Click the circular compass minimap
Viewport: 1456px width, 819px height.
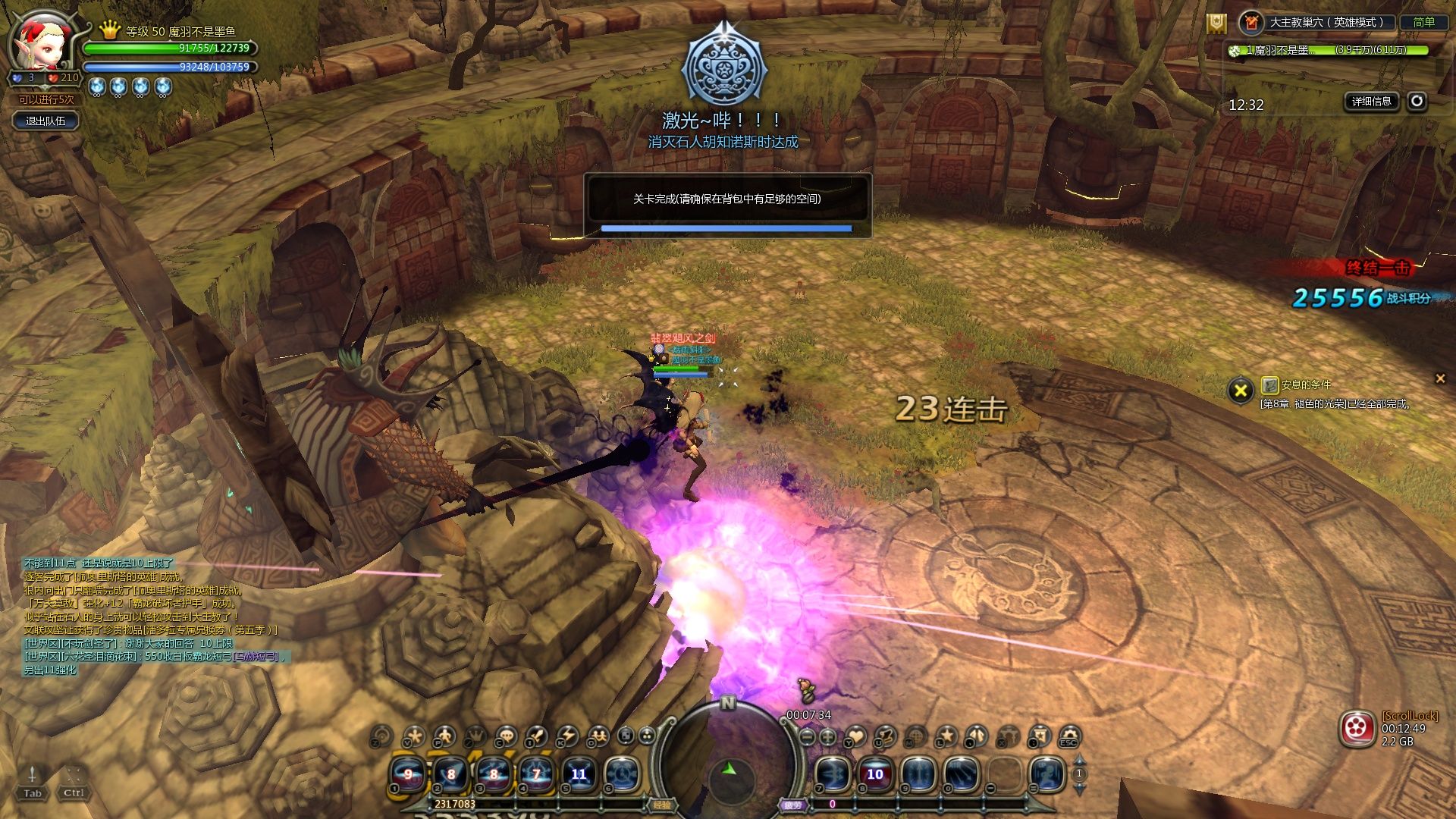click(728, 766)
